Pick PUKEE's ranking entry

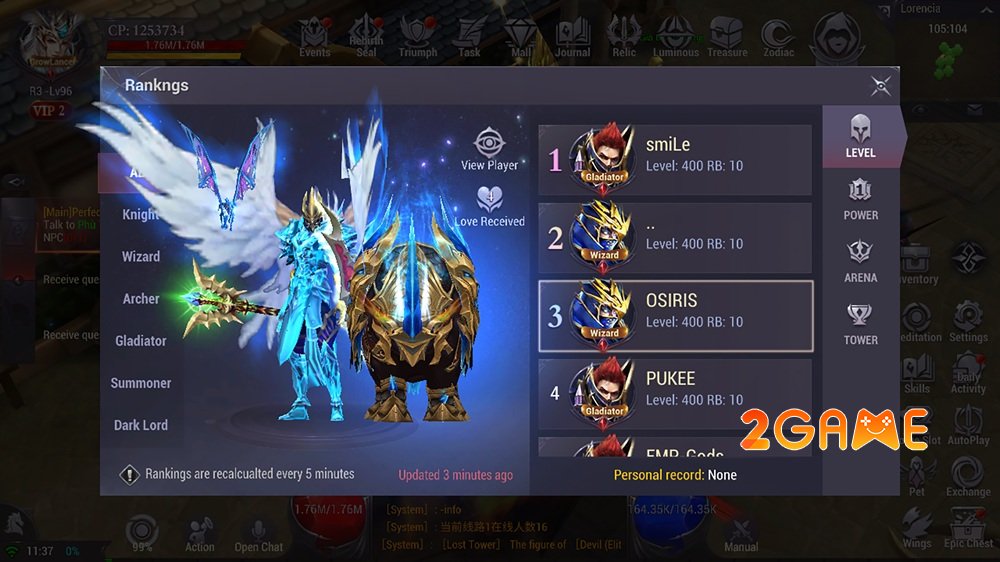coord(674,394)
